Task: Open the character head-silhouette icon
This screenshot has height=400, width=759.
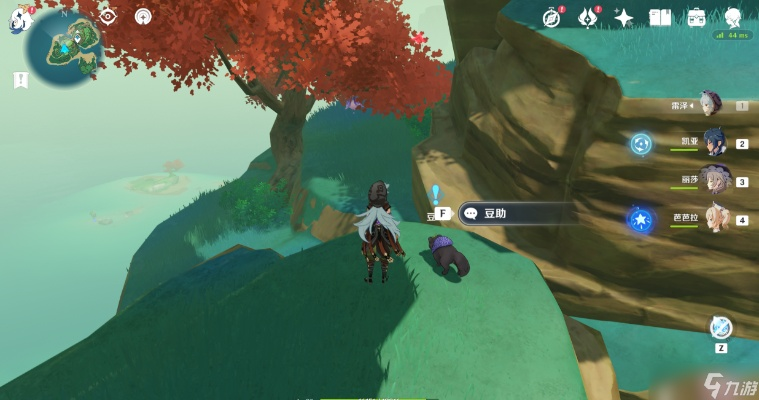Action: coord(733,17)
